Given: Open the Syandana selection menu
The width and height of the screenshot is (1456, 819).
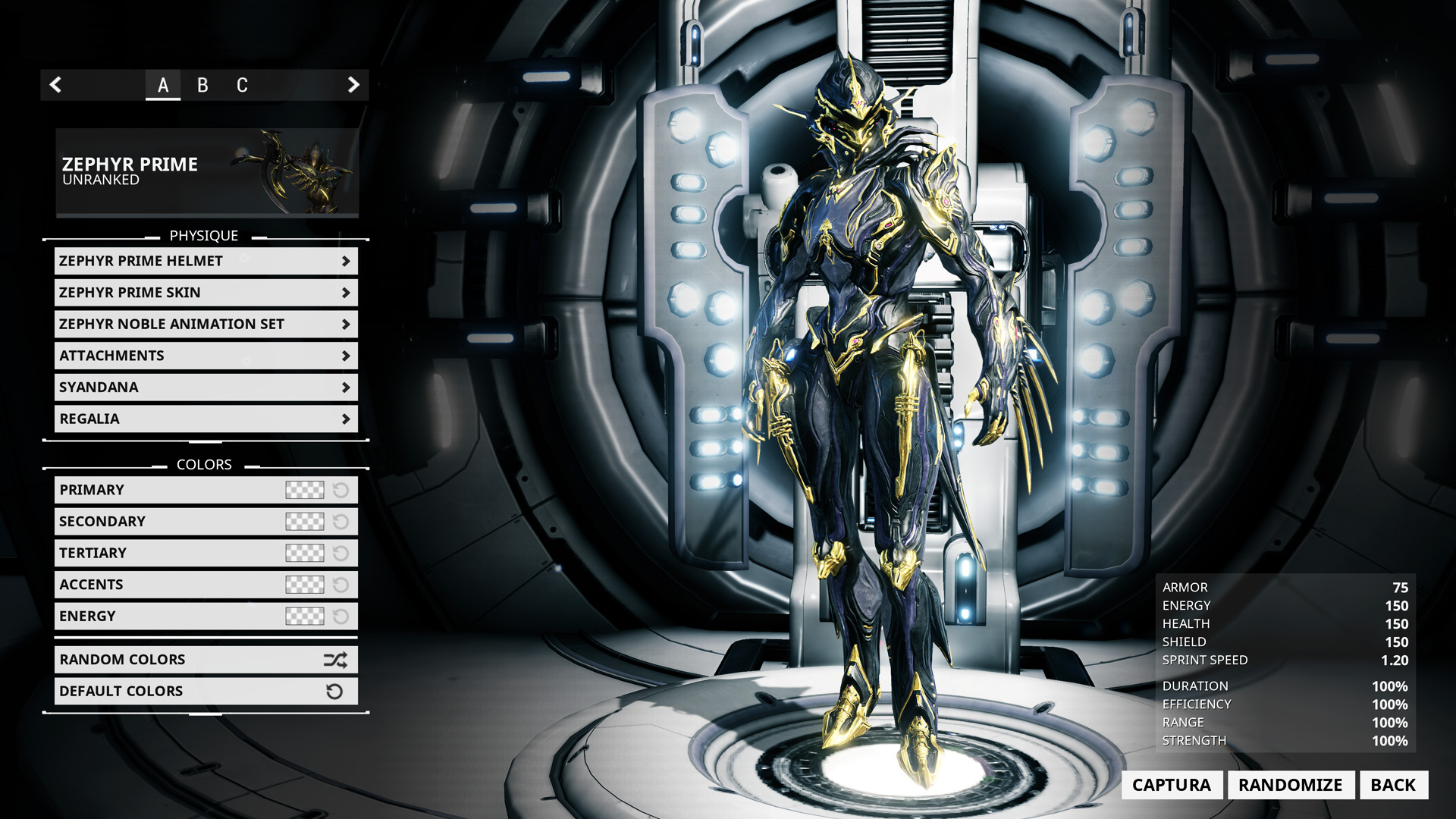Looking at the screenshot, I should pyautogui.click(x=205, y=387).
